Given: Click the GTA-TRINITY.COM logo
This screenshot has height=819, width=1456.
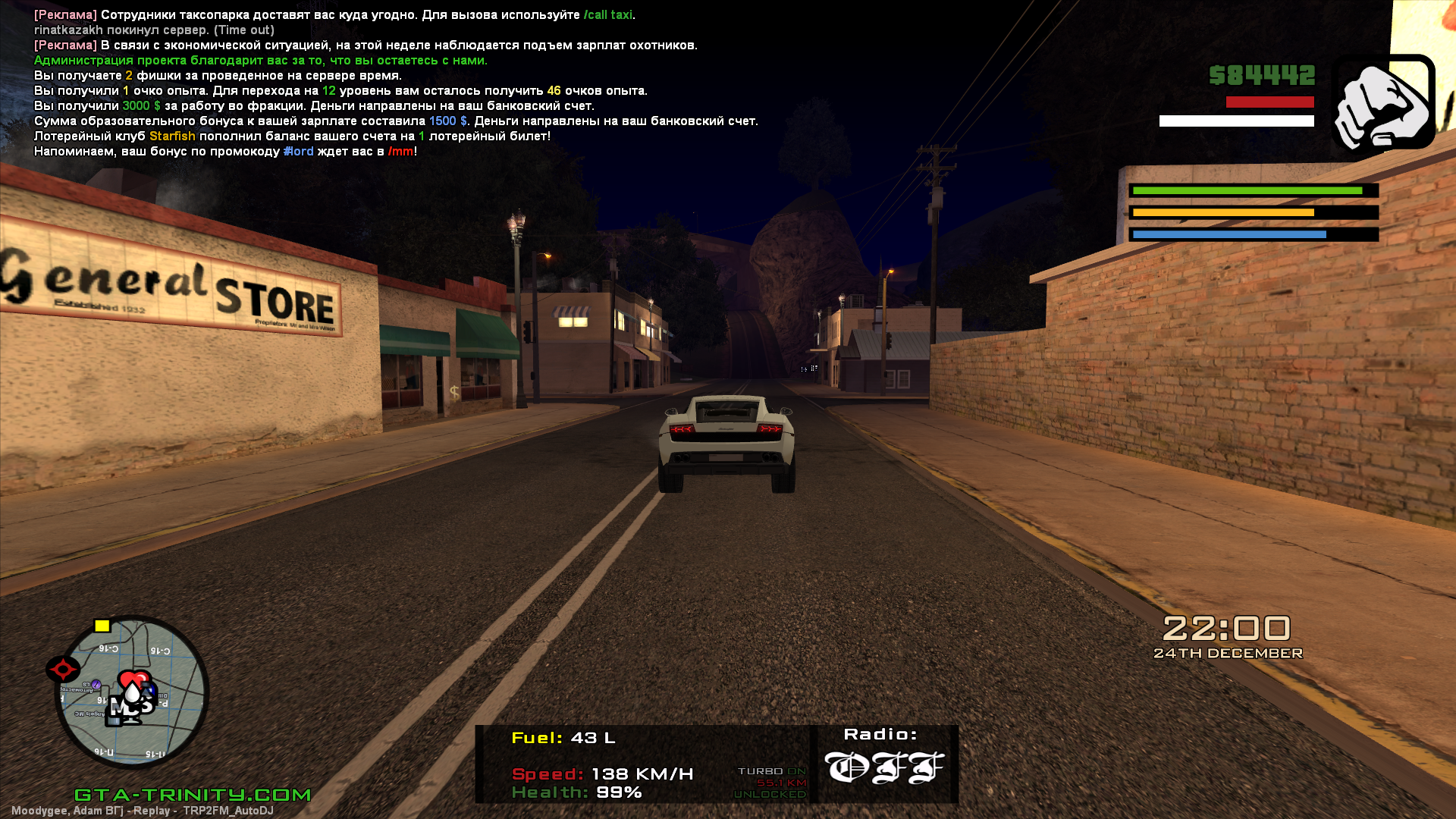Looking at the screenshot, I should (193, 795).
